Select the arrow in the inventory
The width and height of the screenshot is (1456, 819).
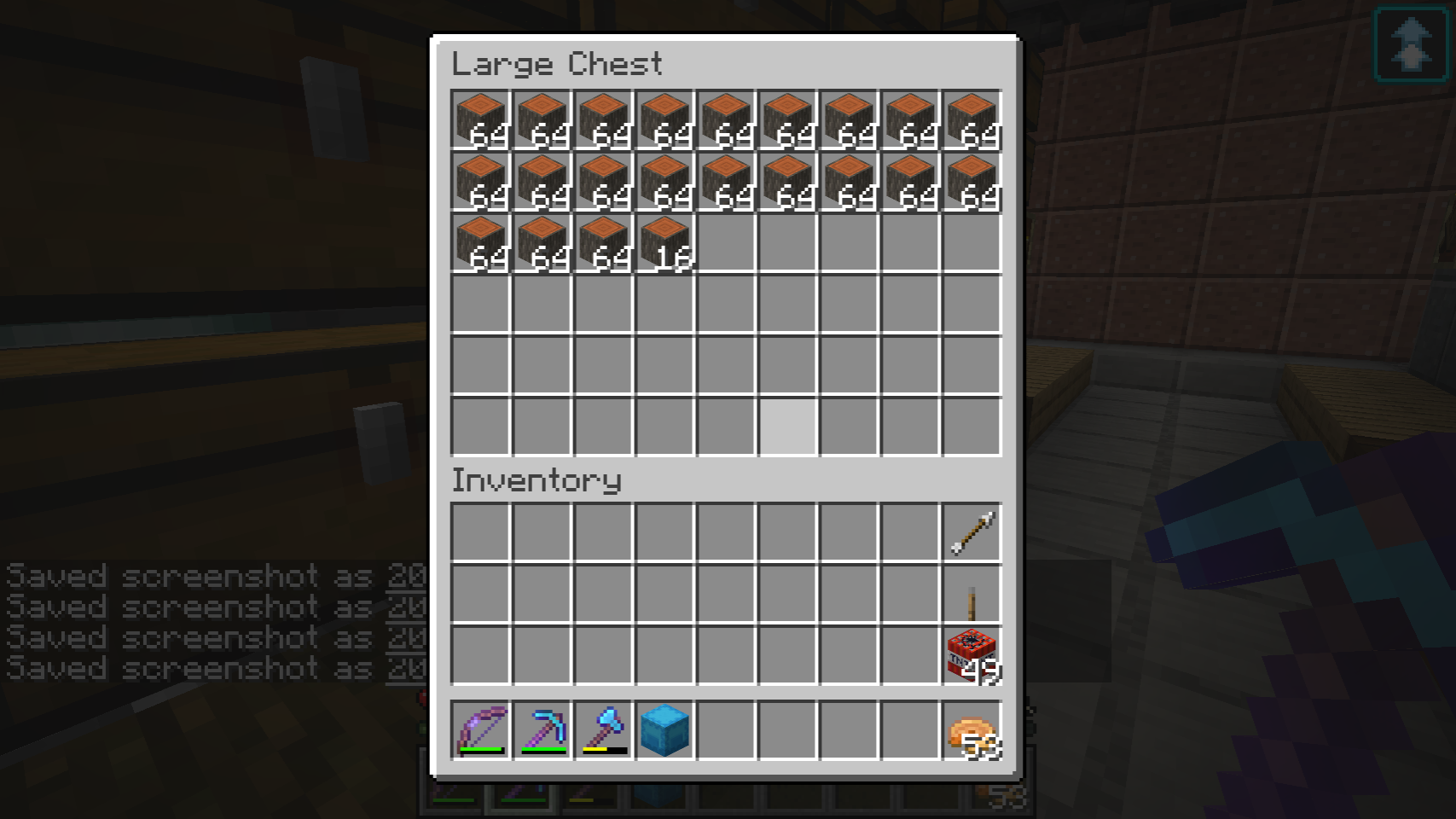coord(972,533)
